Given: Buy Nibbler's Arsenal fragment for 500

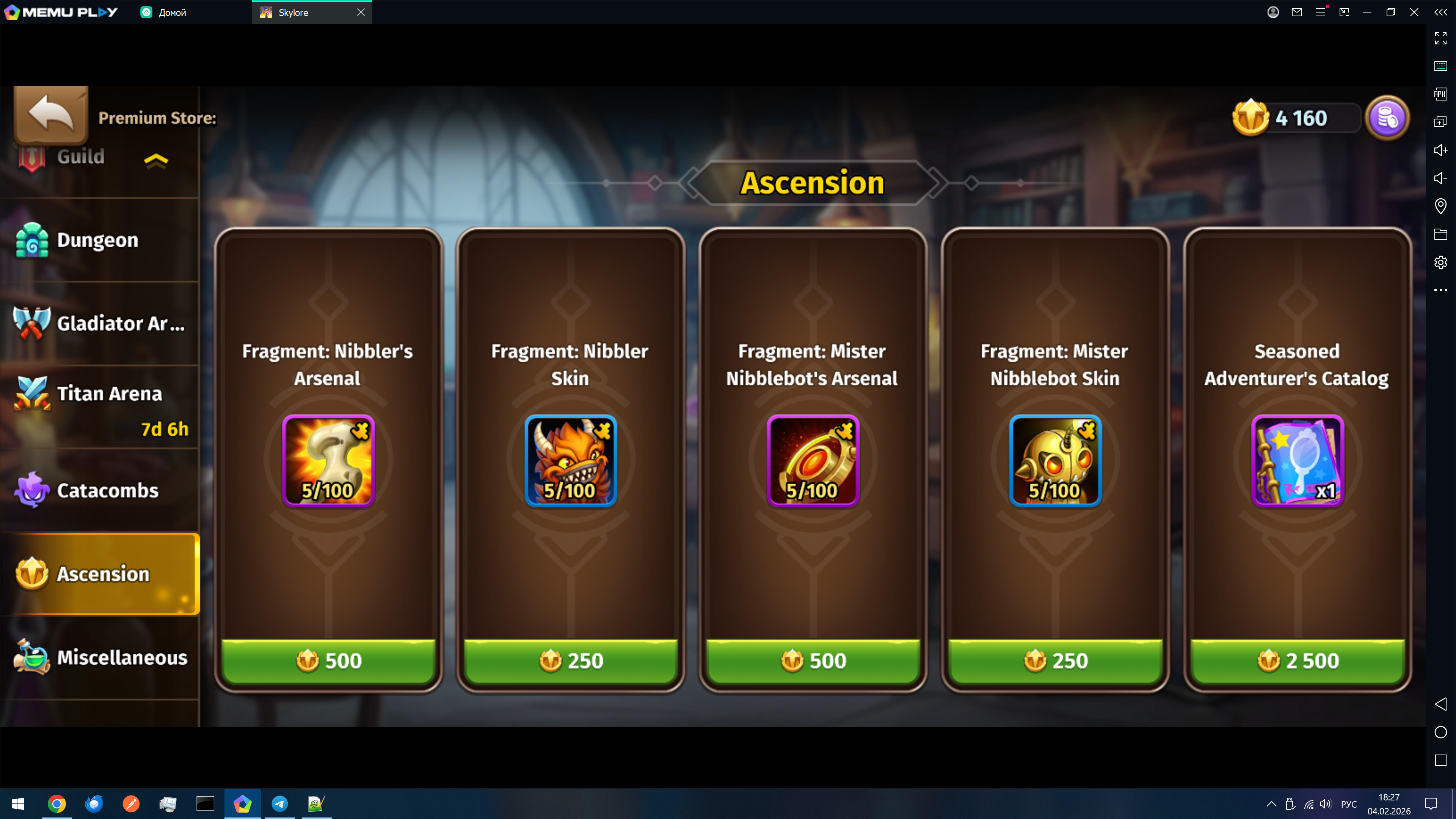Looking at the screenshot, I should tap(328, 660).
